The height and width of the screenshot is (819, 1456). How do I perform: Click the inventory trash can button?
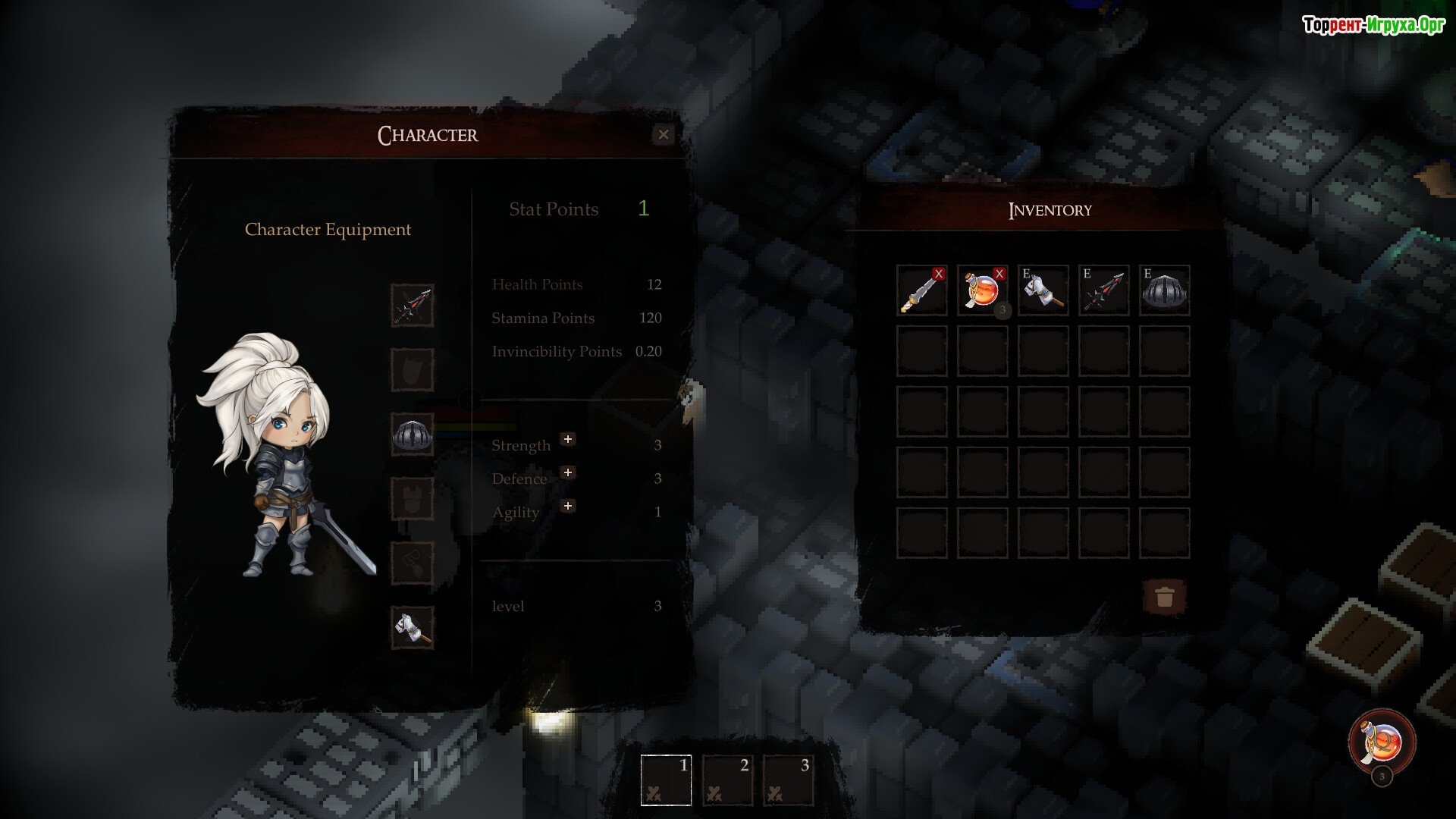(1164, 597)
